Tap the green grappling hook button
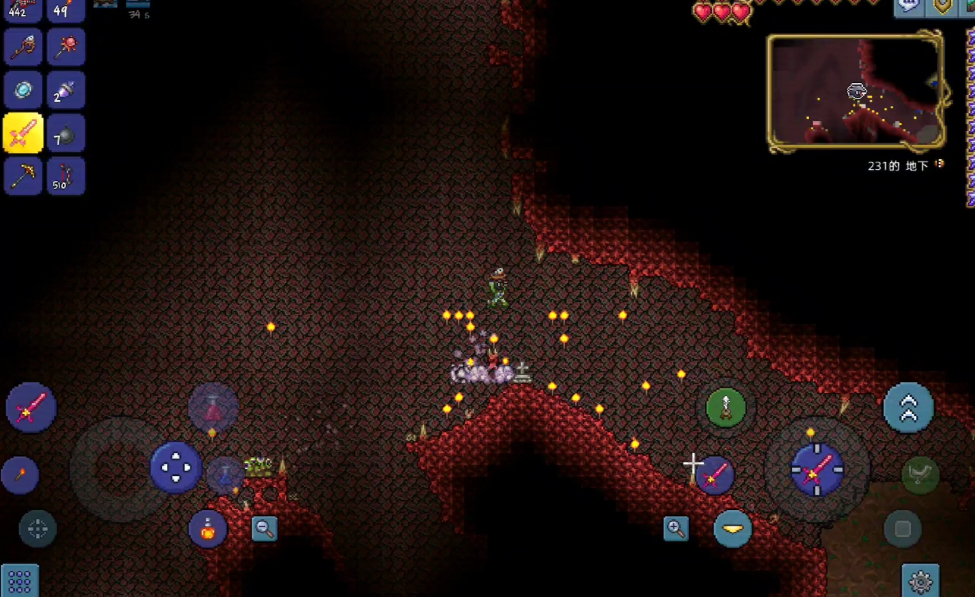 tap(726, 408)
